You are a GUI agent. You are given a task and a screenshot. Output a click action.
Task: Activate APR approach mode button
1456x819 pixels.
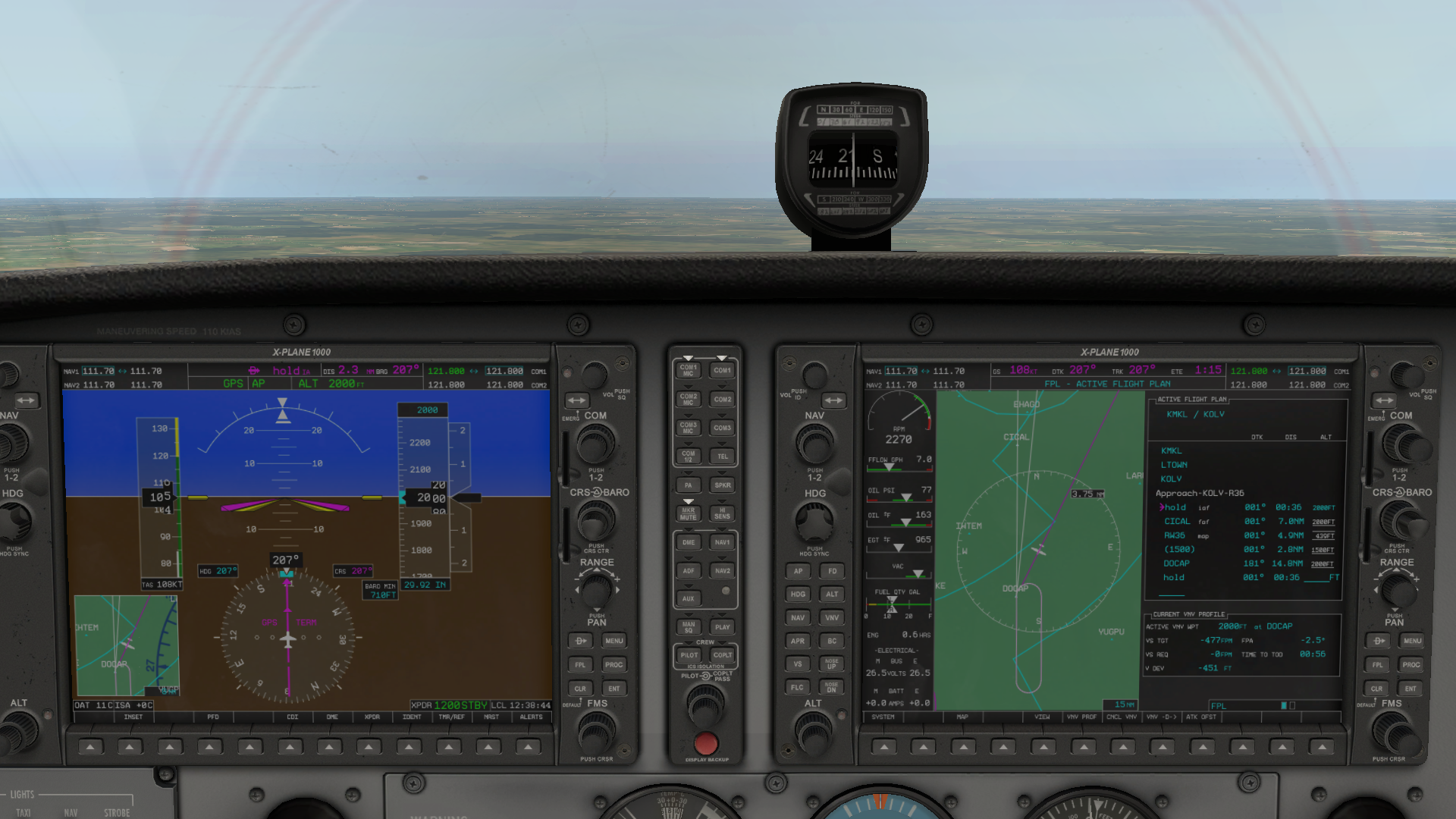pyautogui.click(x=798, y=641)
